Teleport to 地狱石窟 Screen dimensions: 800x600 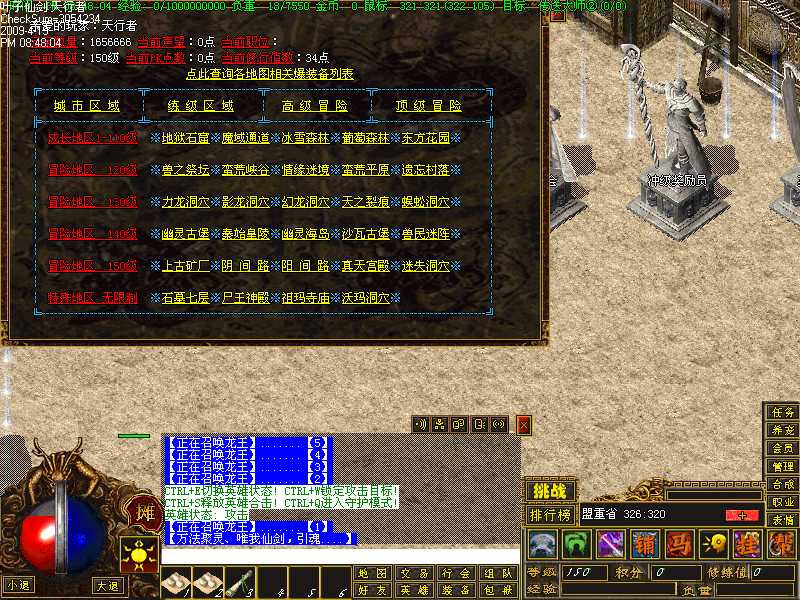[185, 138]
